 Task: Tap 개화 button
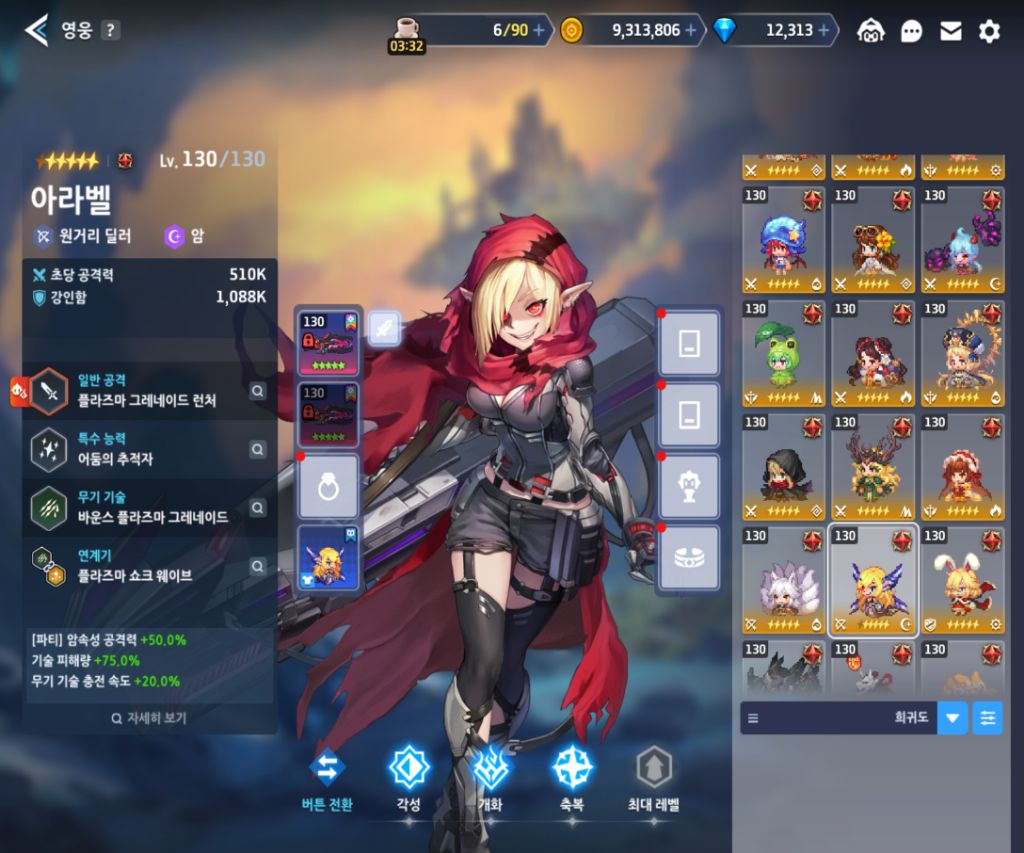[490, 777]
